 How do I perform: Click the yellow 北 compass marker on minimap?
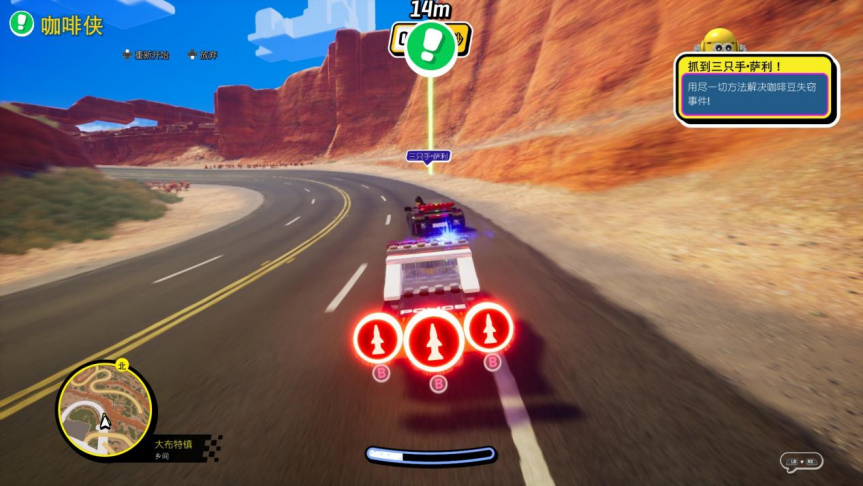click(122, 365)
